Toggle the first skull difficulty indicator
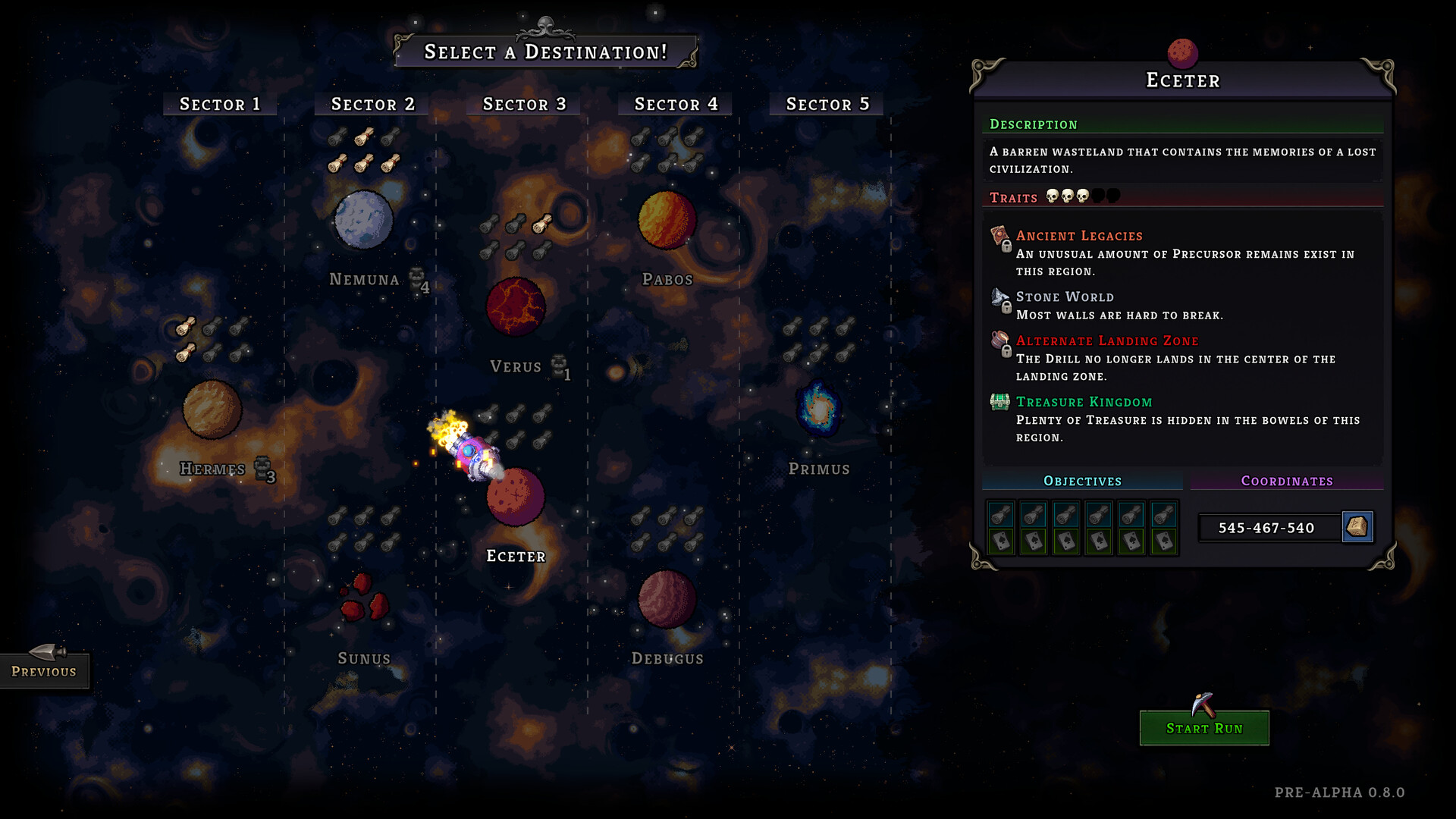 [1053, 196]
